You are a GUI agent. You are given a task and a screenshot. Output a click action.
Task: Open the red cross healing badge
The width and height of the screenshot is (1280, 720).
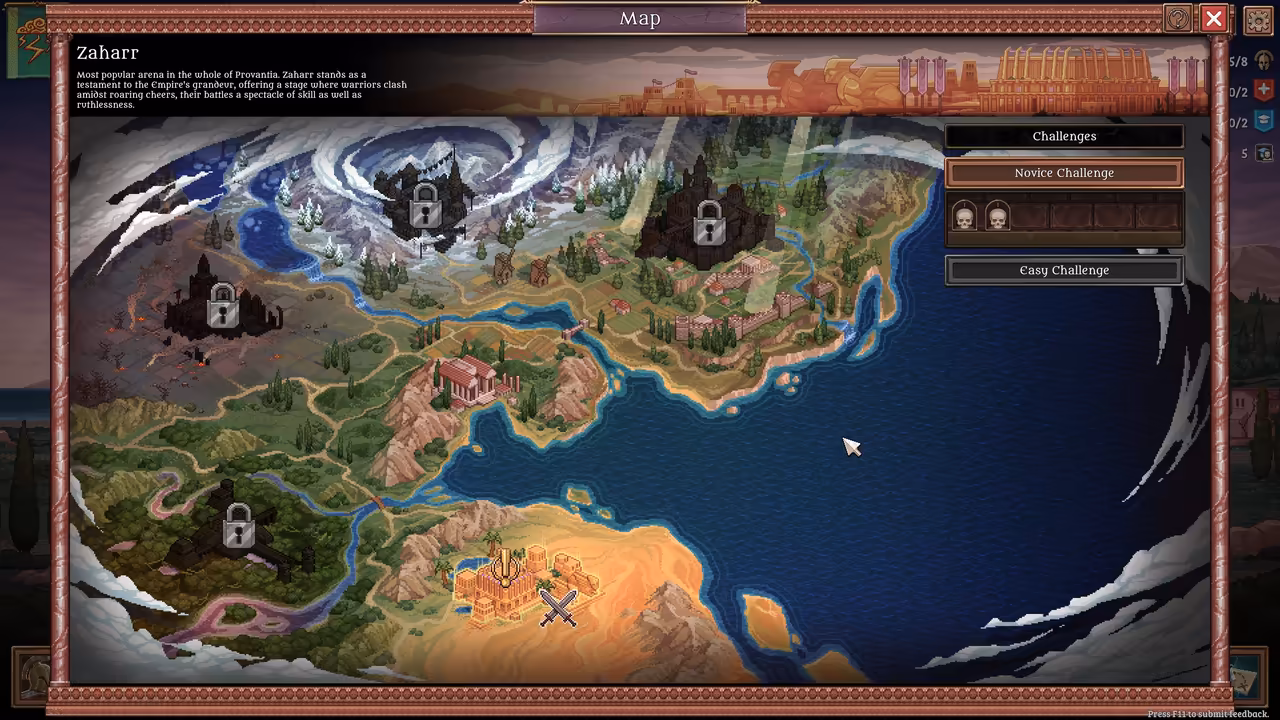click(1263, 90)
